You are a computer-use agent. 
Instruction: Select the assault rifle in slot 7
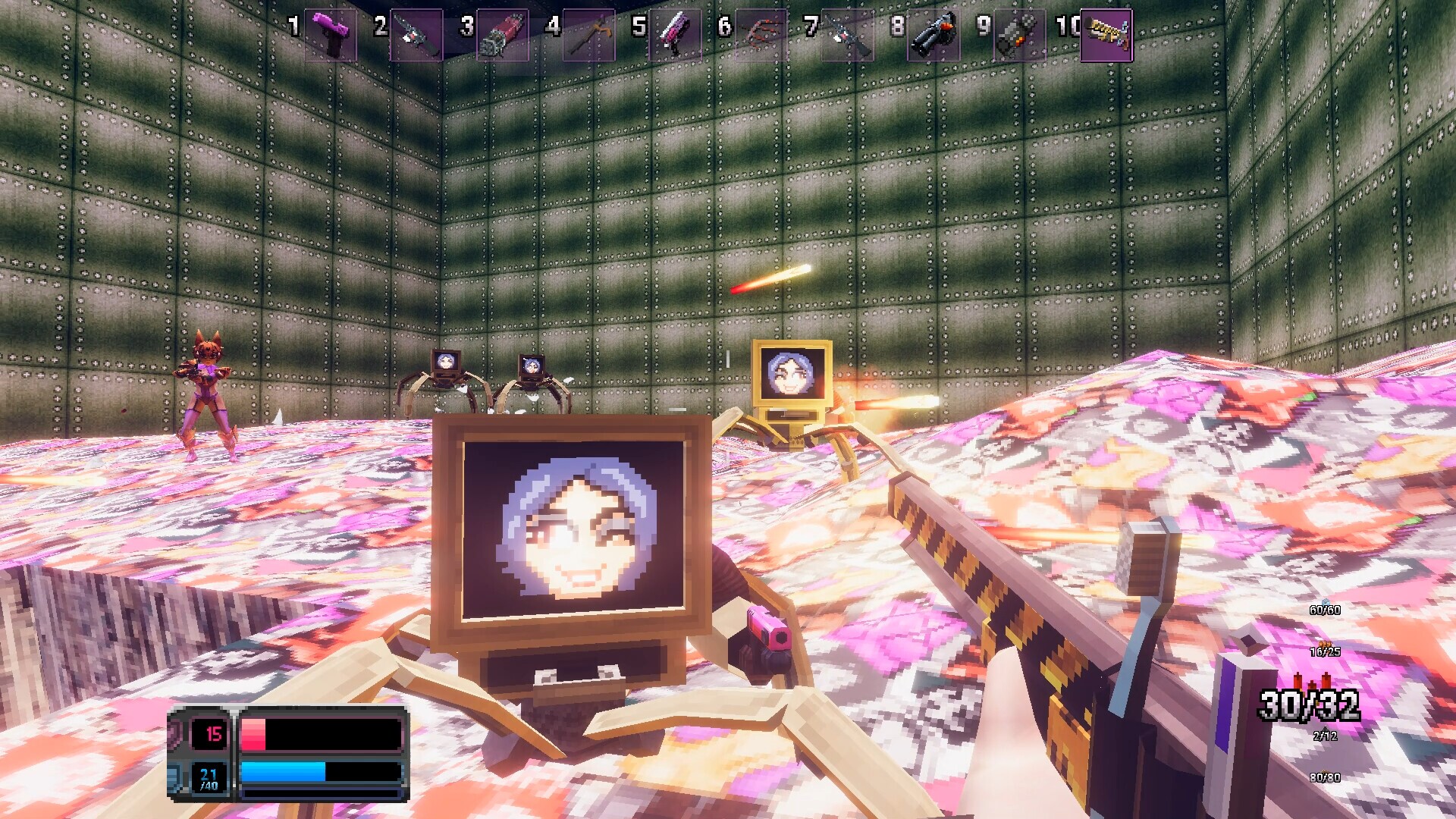click(848, 34)
